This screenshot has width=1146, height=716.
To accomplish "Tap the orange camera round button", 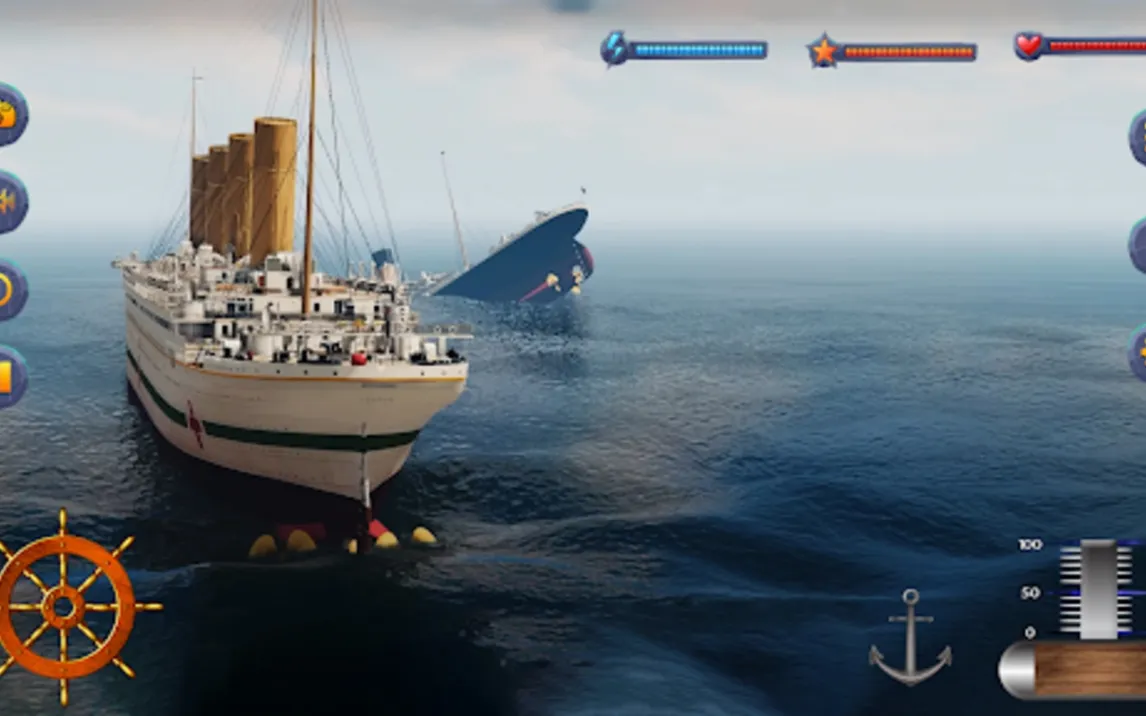I will pos(9,115).
